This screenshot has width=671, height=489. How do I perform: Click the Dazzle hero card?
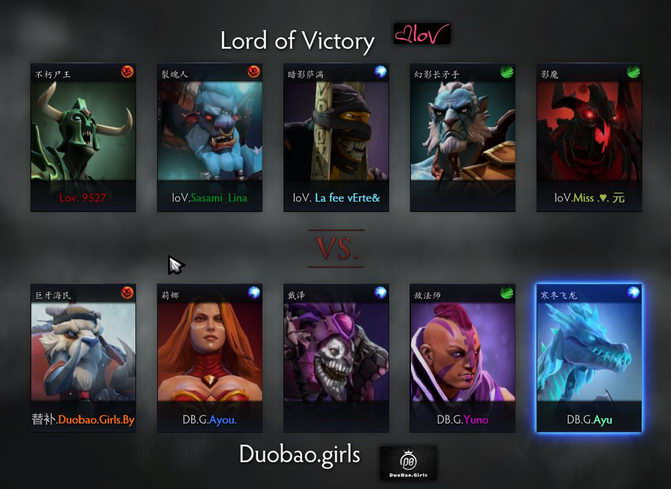pos(336,358)
